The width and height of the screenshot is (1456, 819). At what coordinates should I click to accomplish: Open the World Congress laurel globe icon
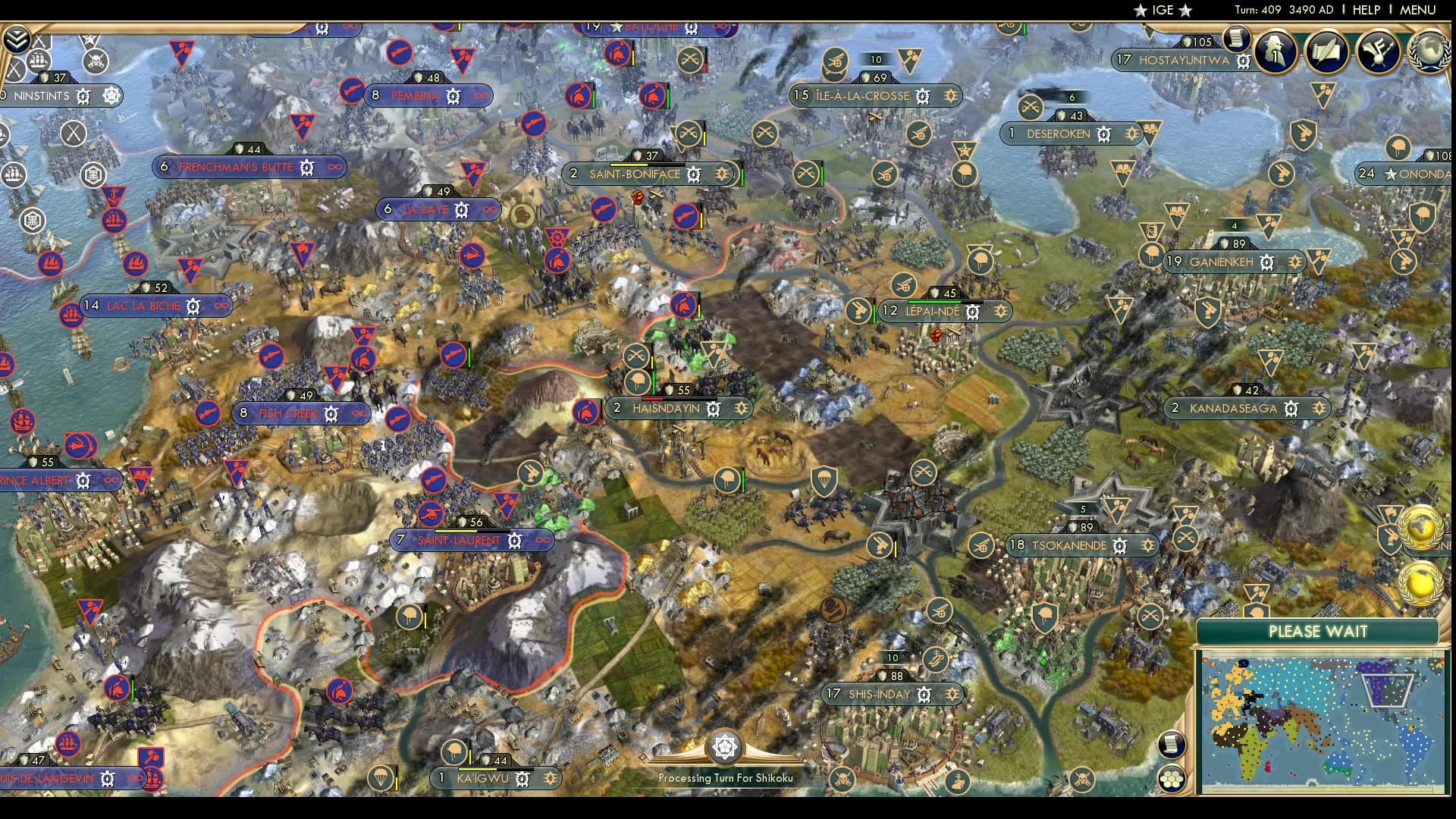[x=1429, y=53]
